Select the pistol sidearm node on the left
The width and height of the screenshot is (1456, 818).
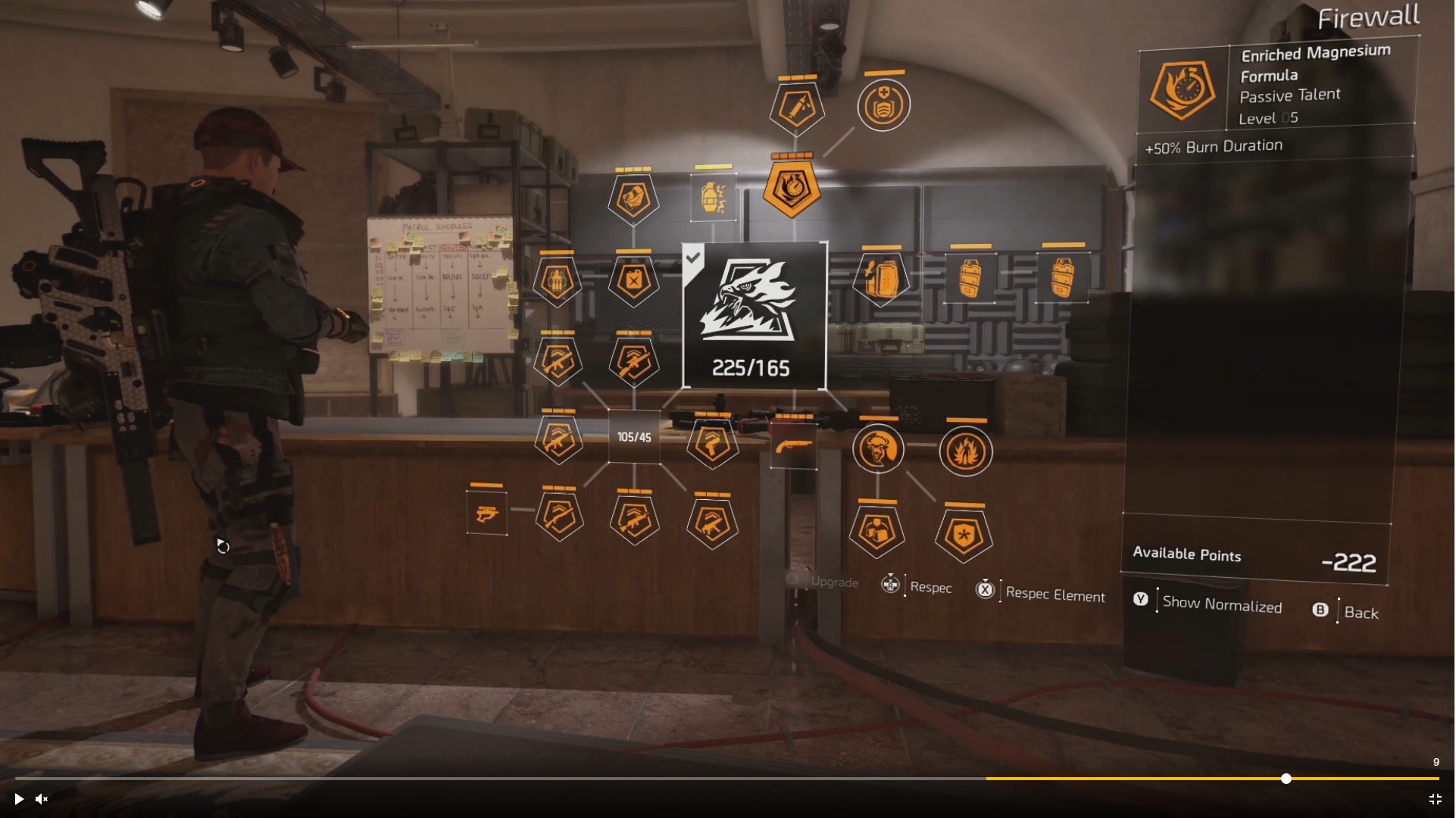(x=487, y=514)
